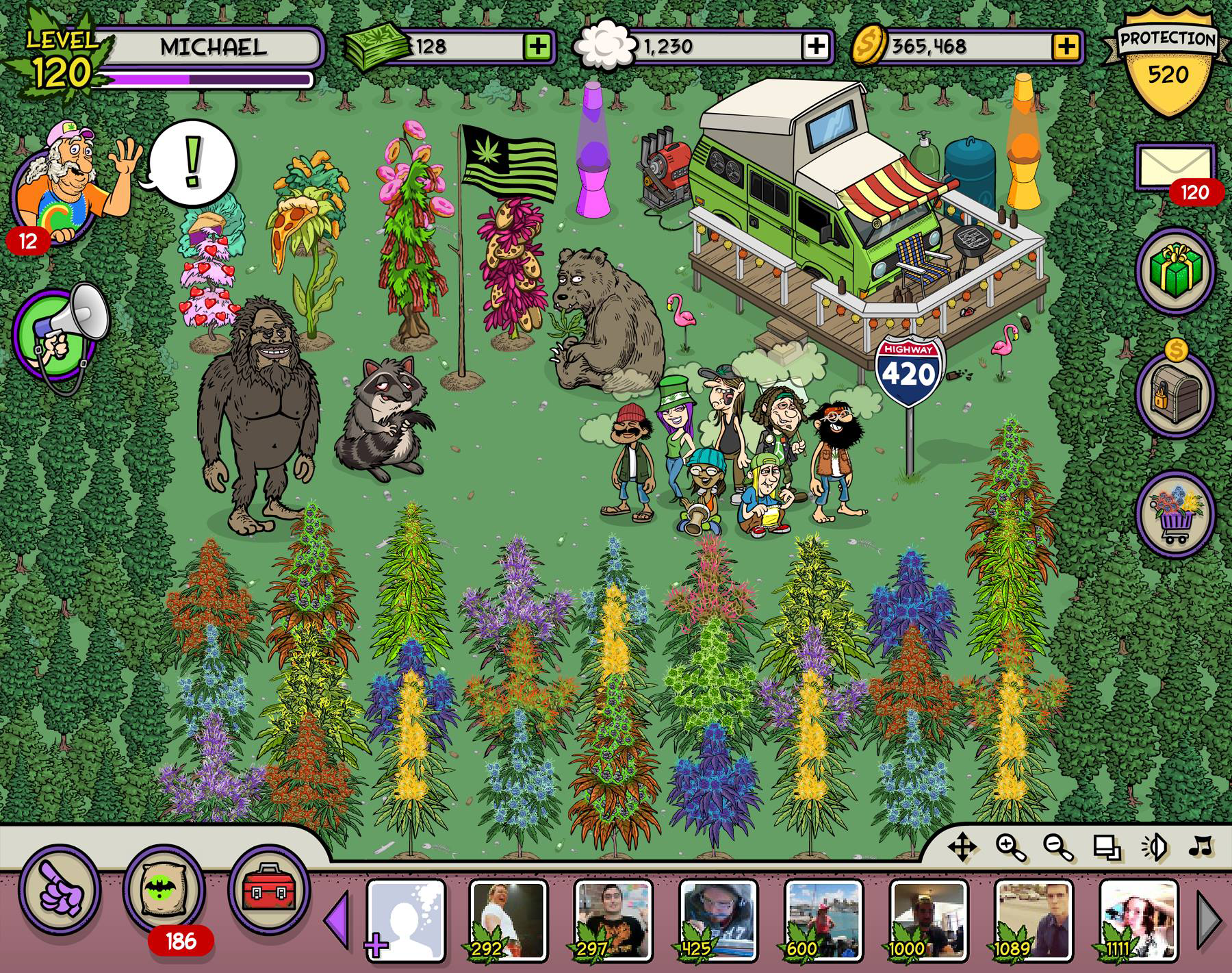Zoom in with the magnifier plus

tap(1010, 848)
